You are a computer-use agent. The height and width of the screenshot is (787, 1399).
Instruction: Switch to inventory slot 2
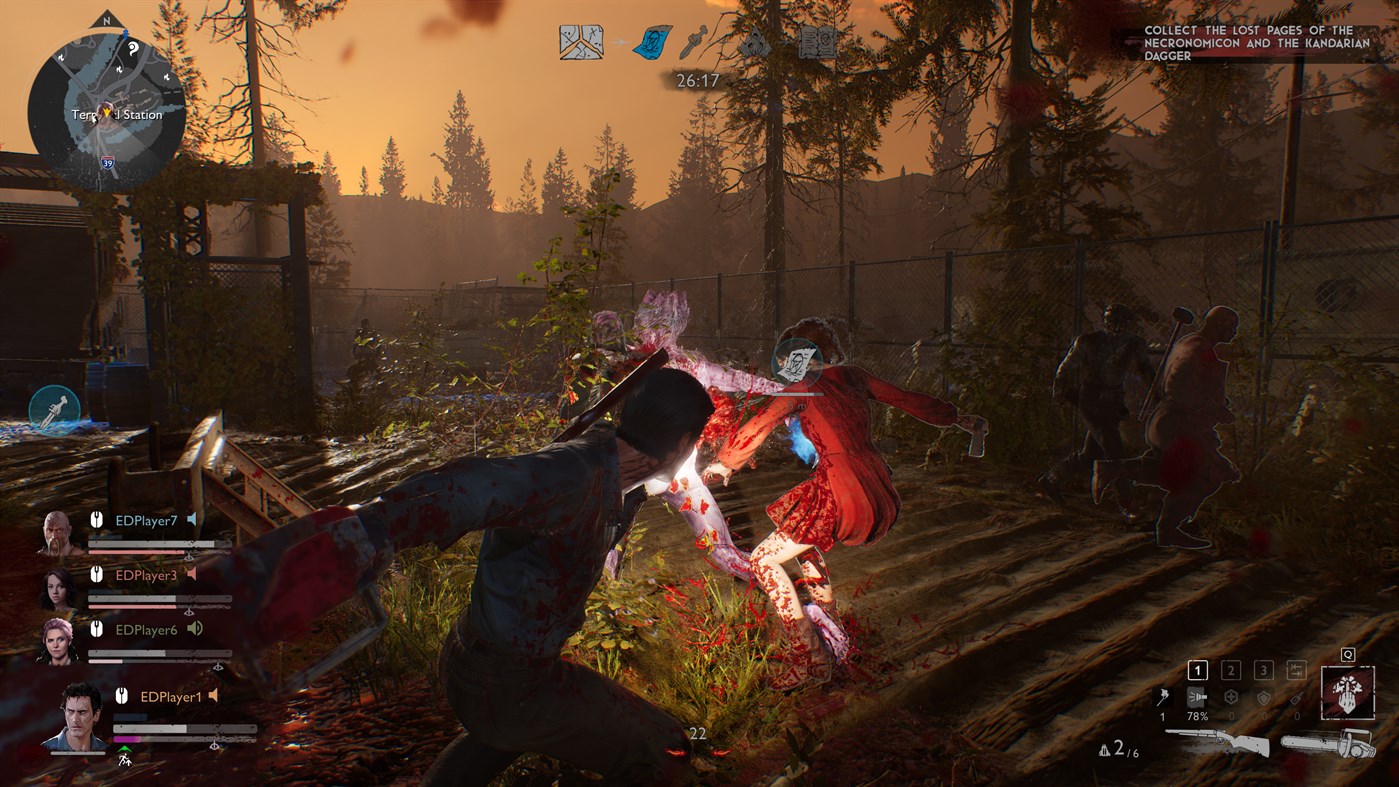(x=1230, y=670)
